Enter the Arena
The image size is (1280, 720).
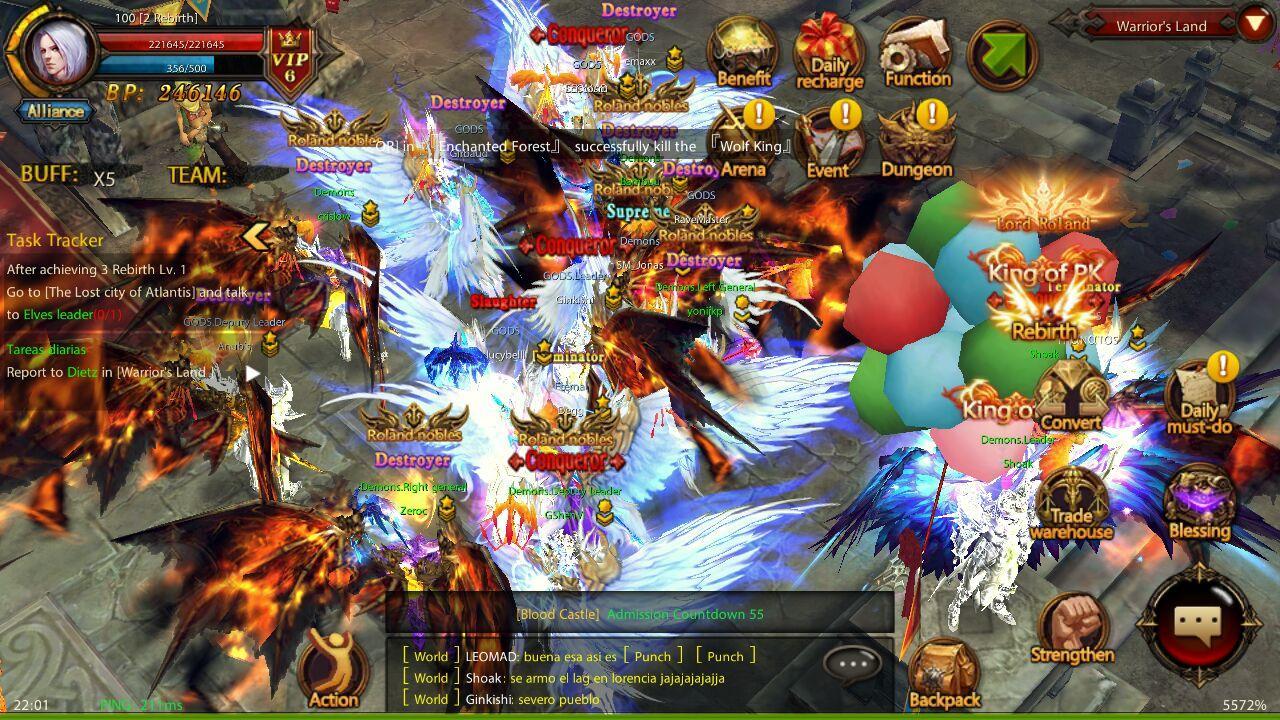(x=743, y=143)
